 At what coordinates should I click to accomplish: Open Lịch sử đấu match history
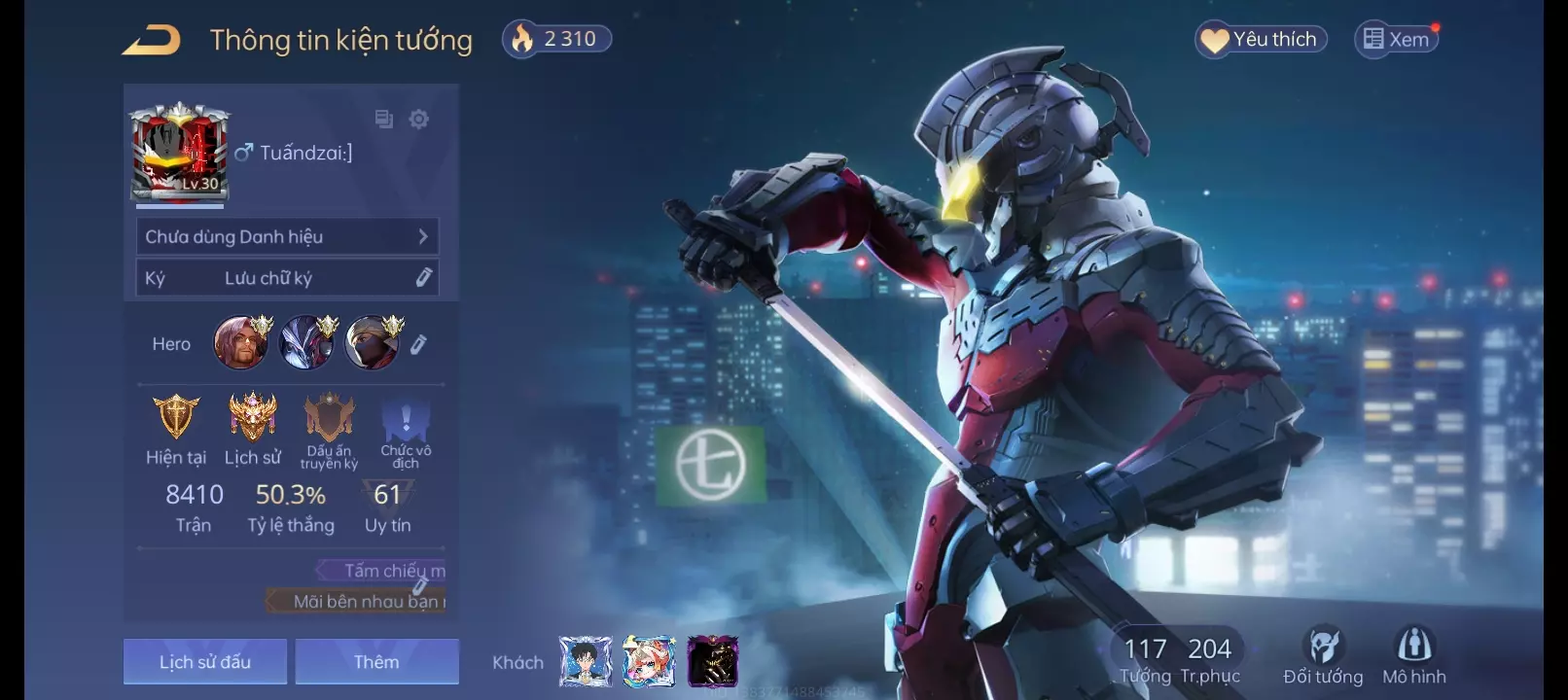[205, 662]
